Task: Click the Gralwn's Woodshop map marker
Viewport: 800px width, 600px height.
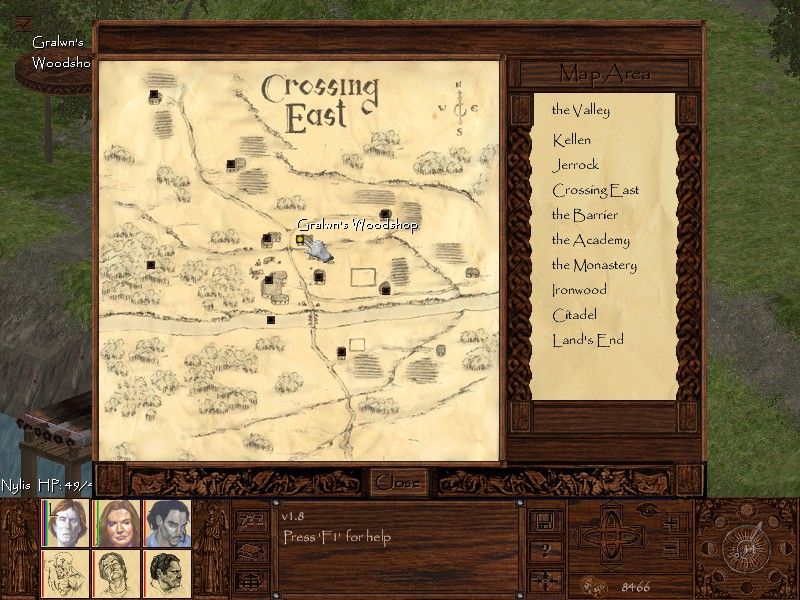Action: tap(299, 240)
